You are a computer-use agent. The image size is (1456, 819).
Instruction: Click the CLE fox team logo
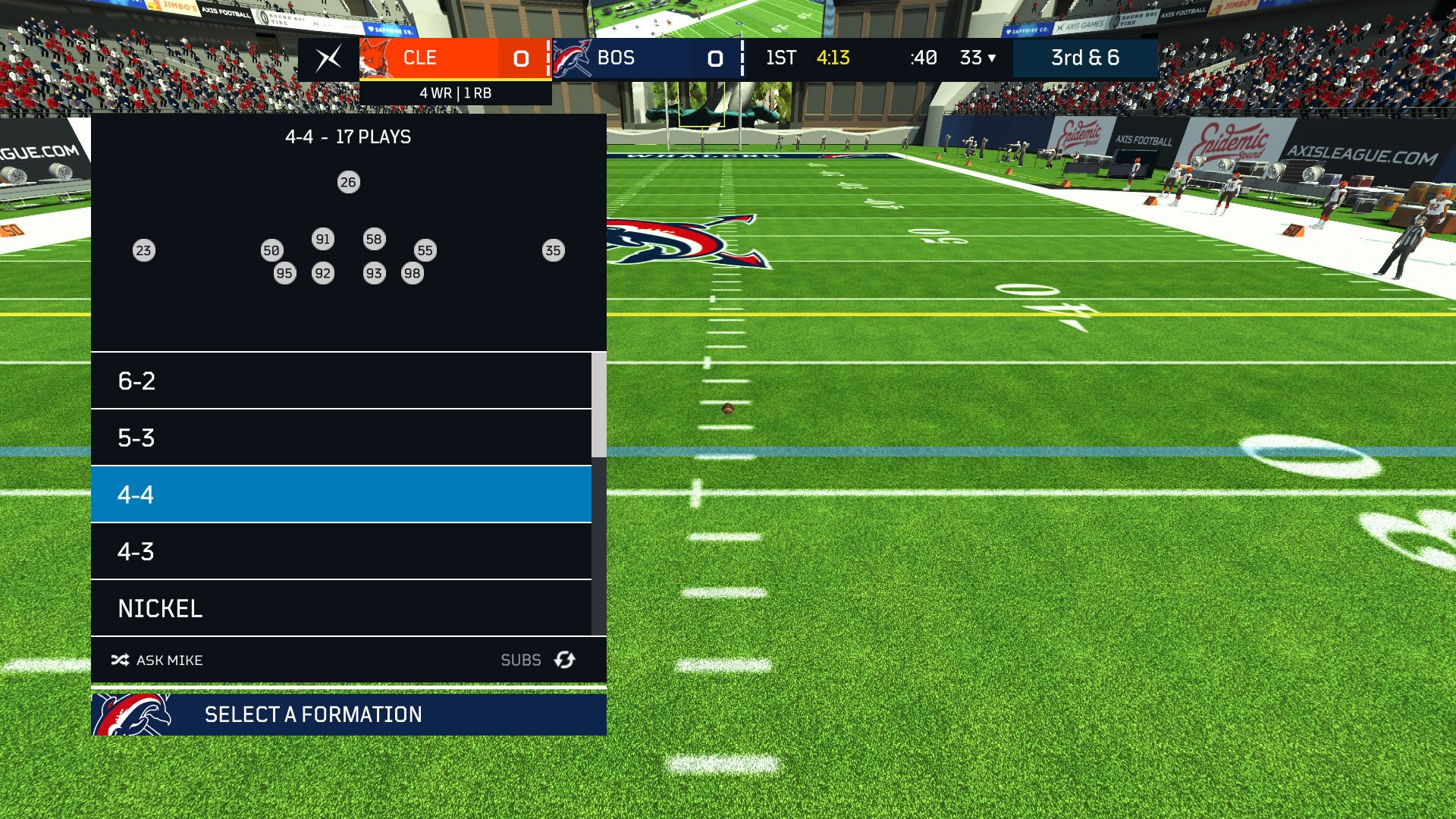[377, 57]
